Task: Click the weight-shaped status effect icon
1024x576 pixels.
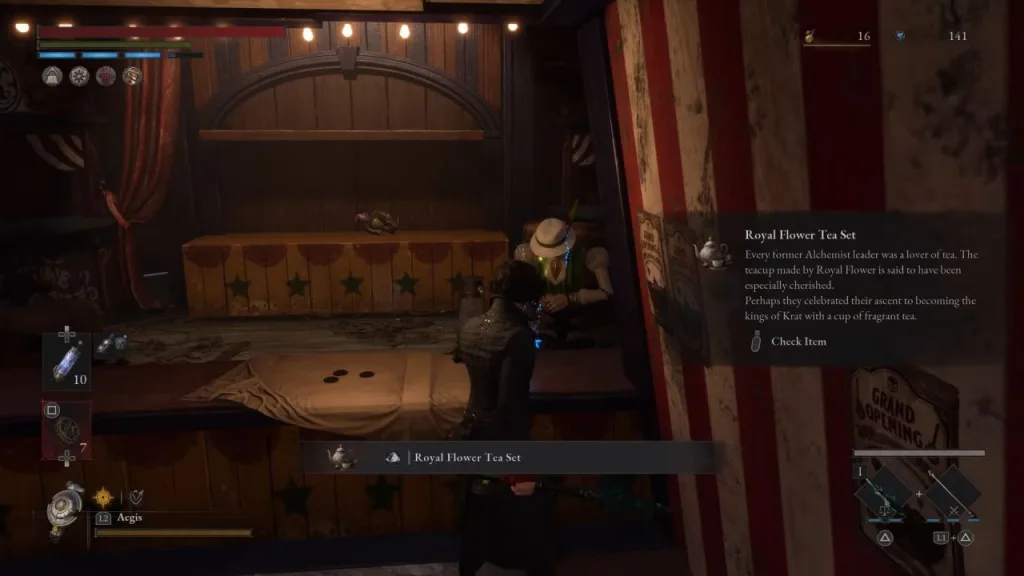Action: [x=53, y=76]
